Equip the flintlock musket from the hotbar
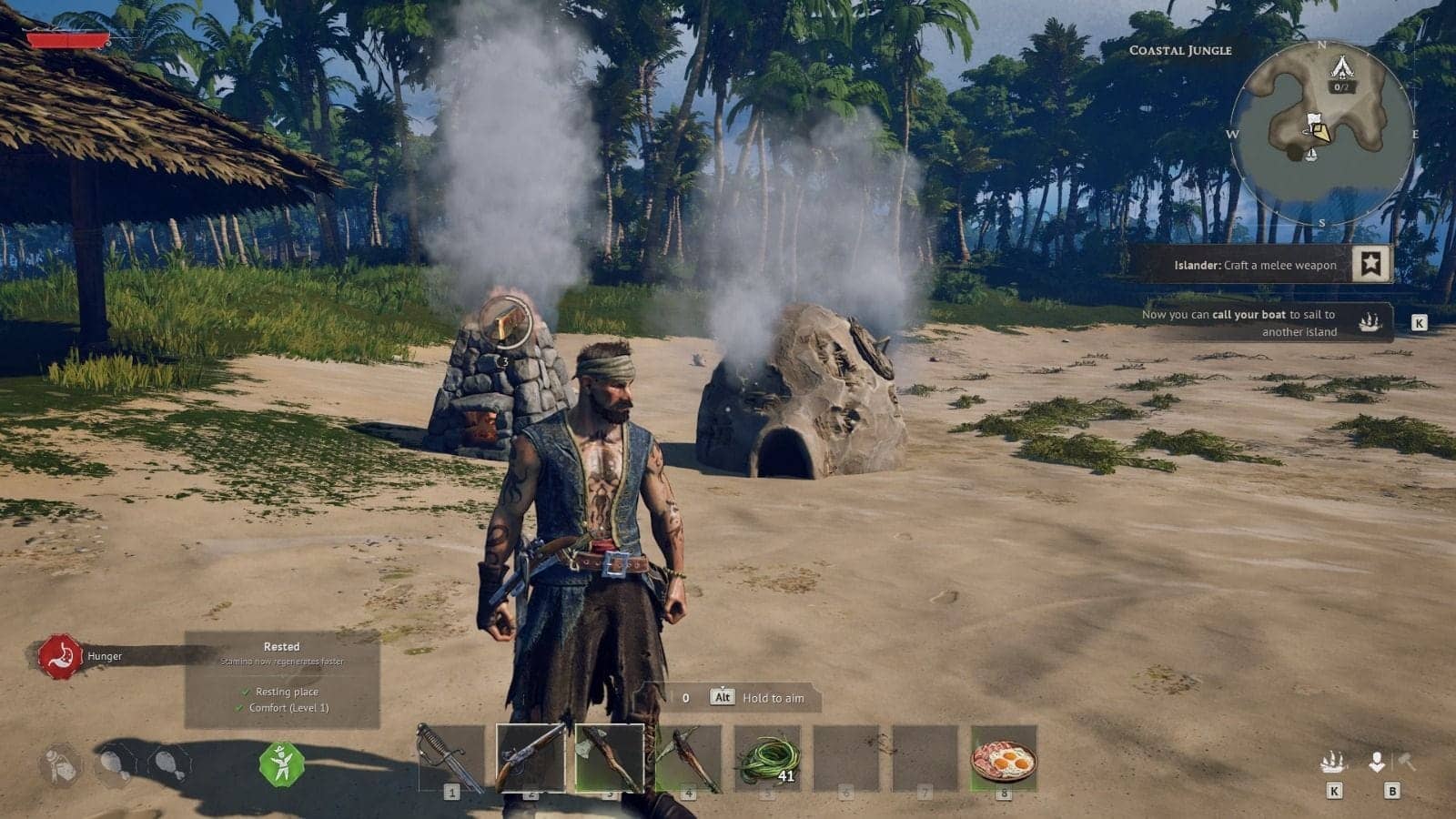This screenshot has height=819, width=1456. pos(530,757)
